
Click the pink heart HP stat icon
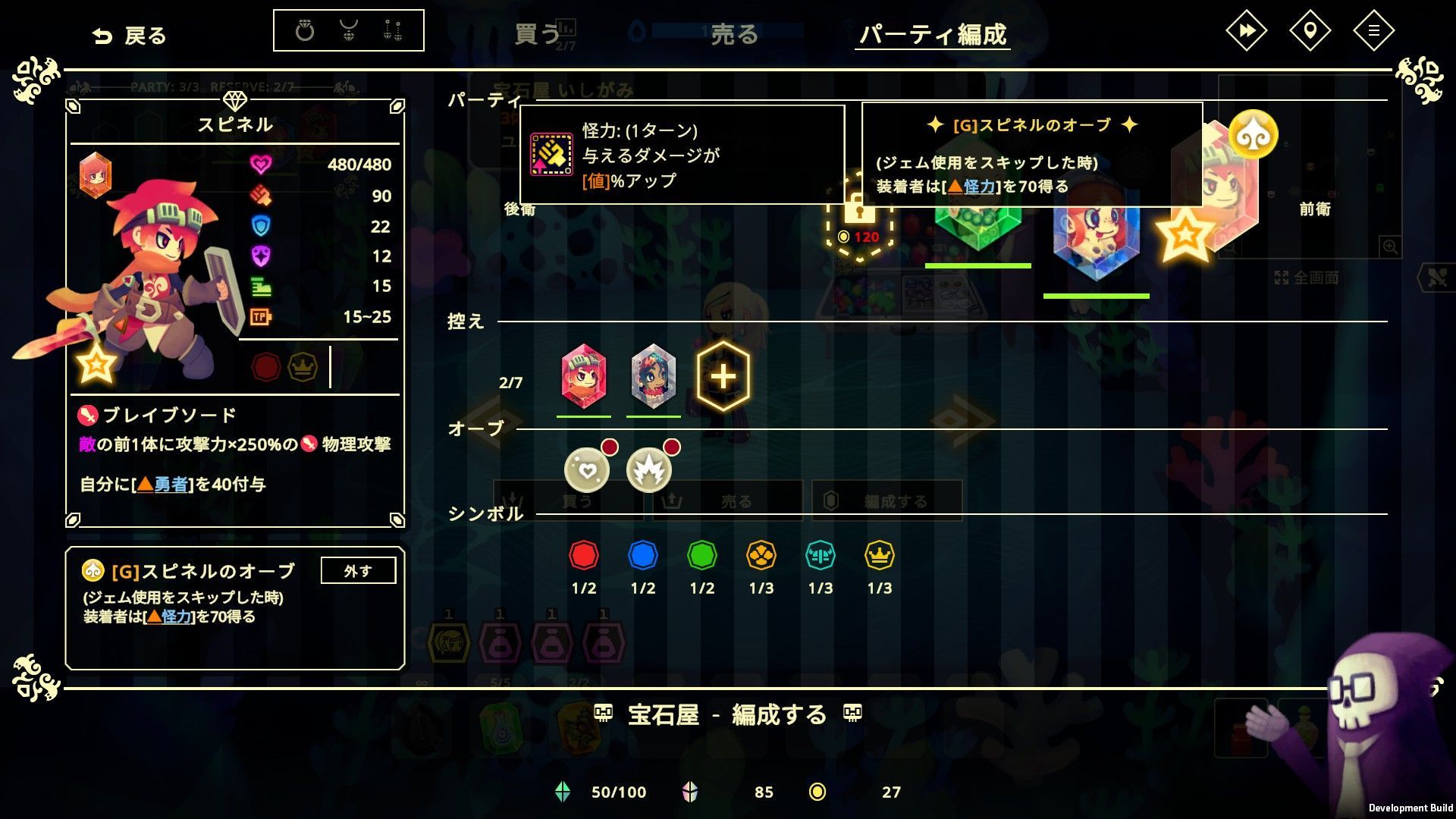click(262, 164)
